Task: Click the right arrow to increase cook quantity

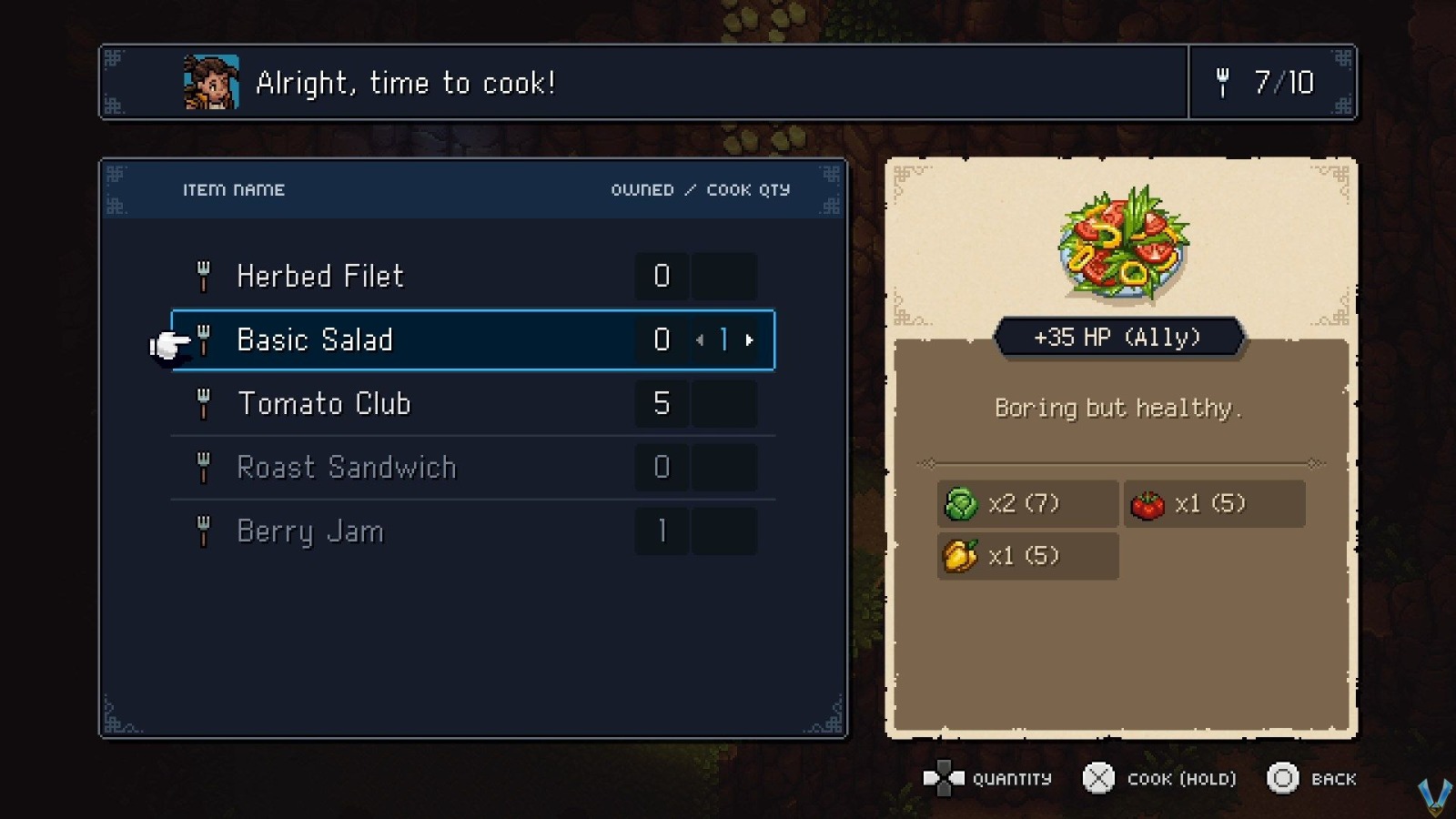Action: tap(749, 339)
